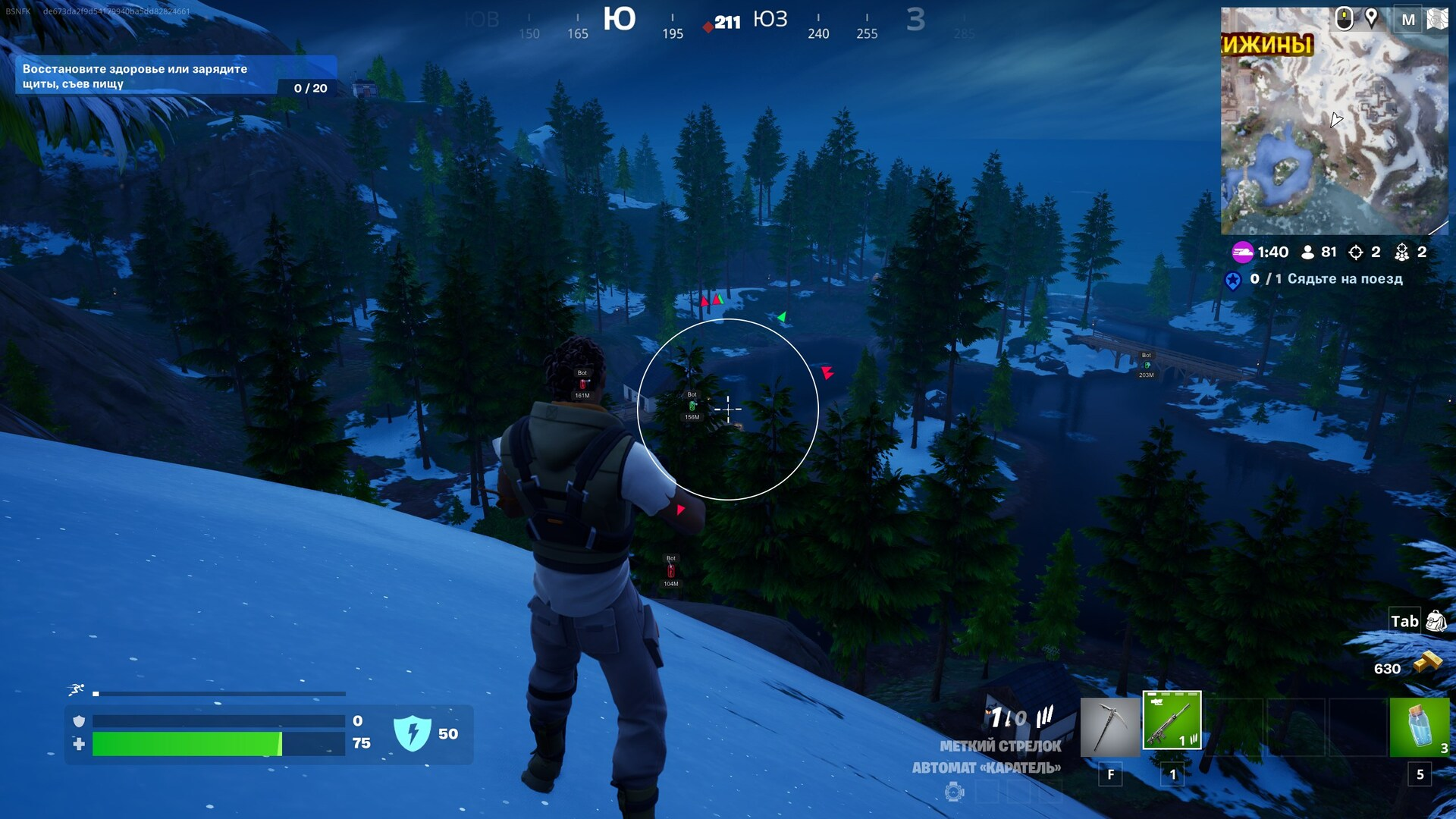The image size is (1456, 819).
Task: Click the gold bars currency icon
Action: point(1427,664)
